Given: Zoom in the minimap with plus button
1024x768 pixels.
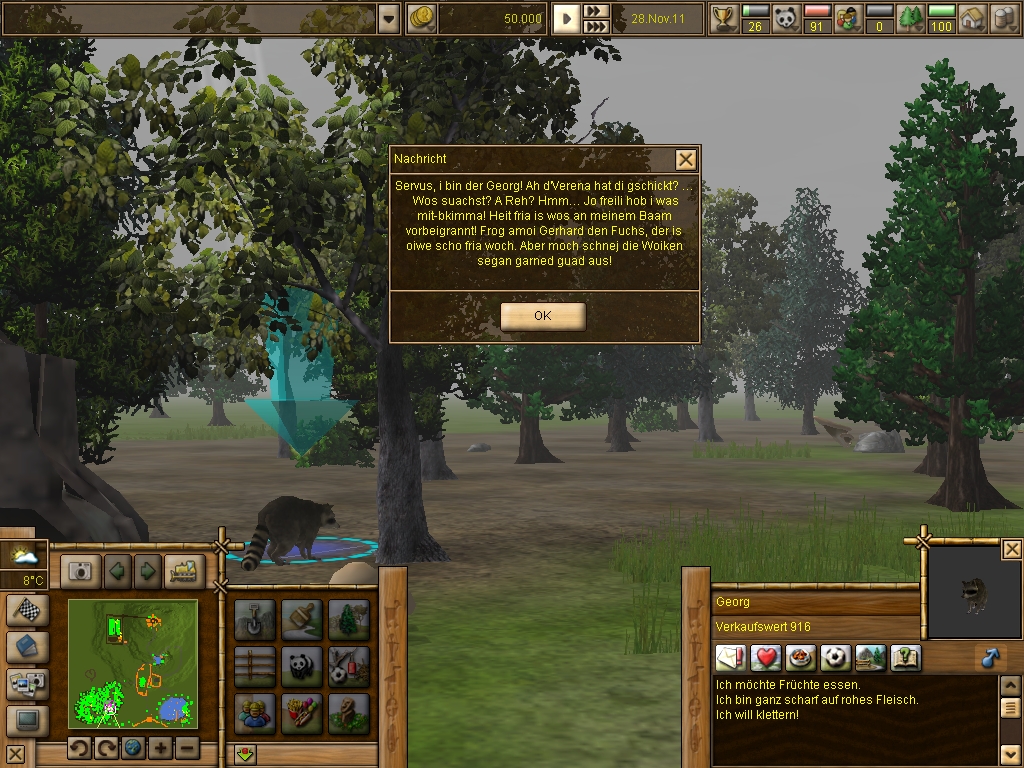Looking at the screenshot, I should tap(160, 748).
